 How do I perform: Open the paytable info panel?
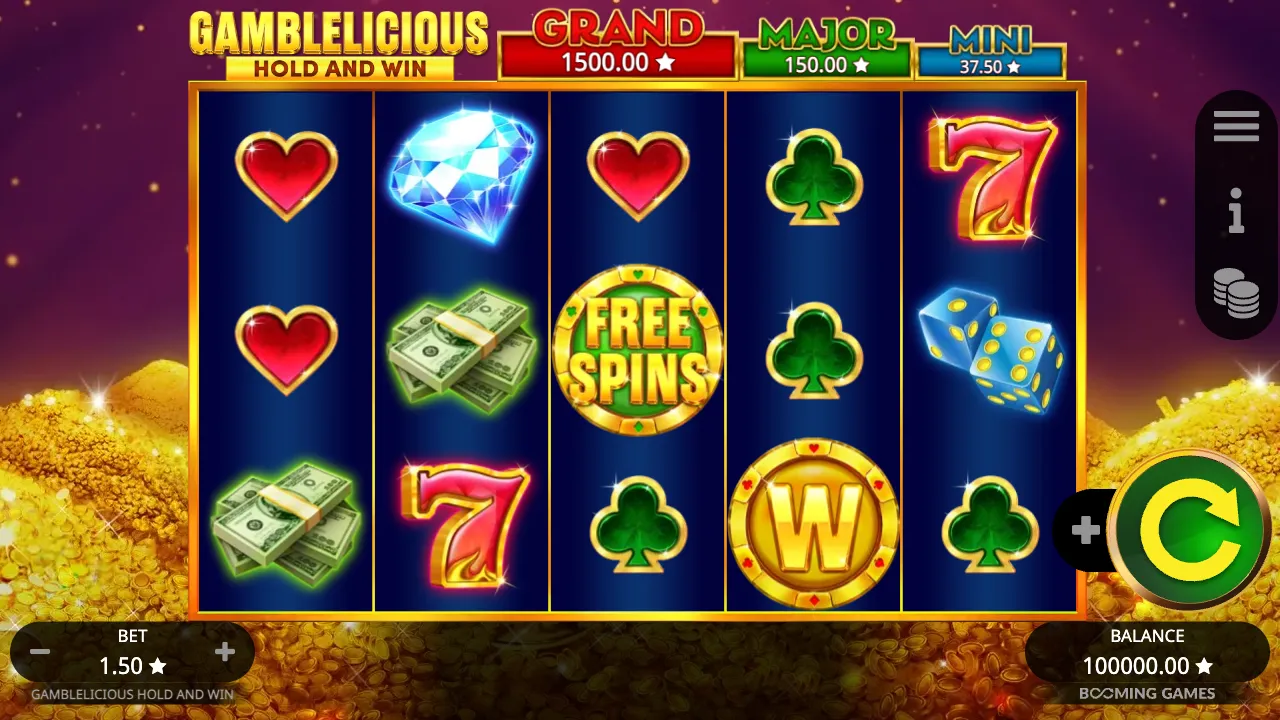[x=1236, y=213]
